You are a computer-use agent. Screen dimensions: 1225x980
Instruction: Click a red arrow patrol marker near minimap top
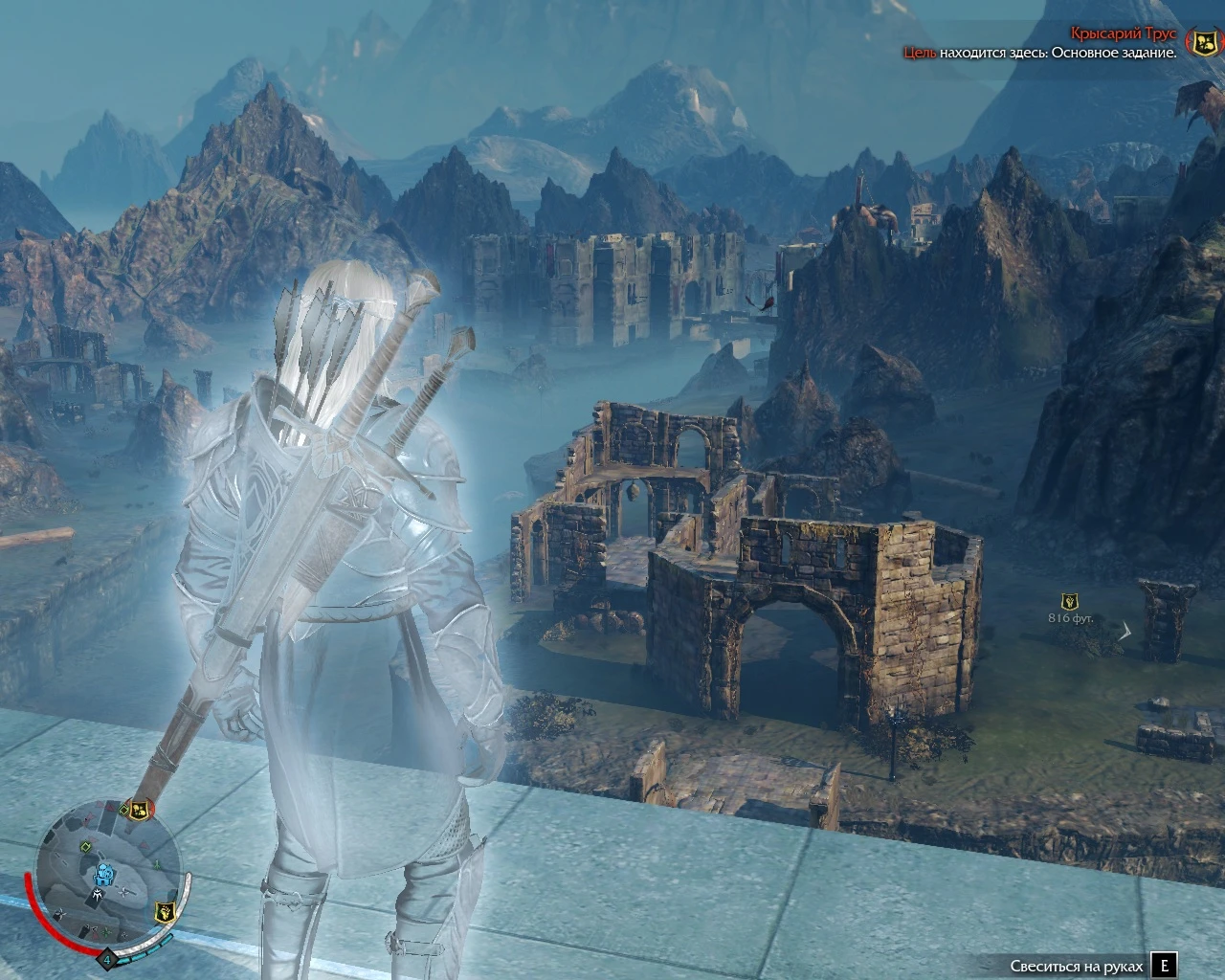coord(100,804)
